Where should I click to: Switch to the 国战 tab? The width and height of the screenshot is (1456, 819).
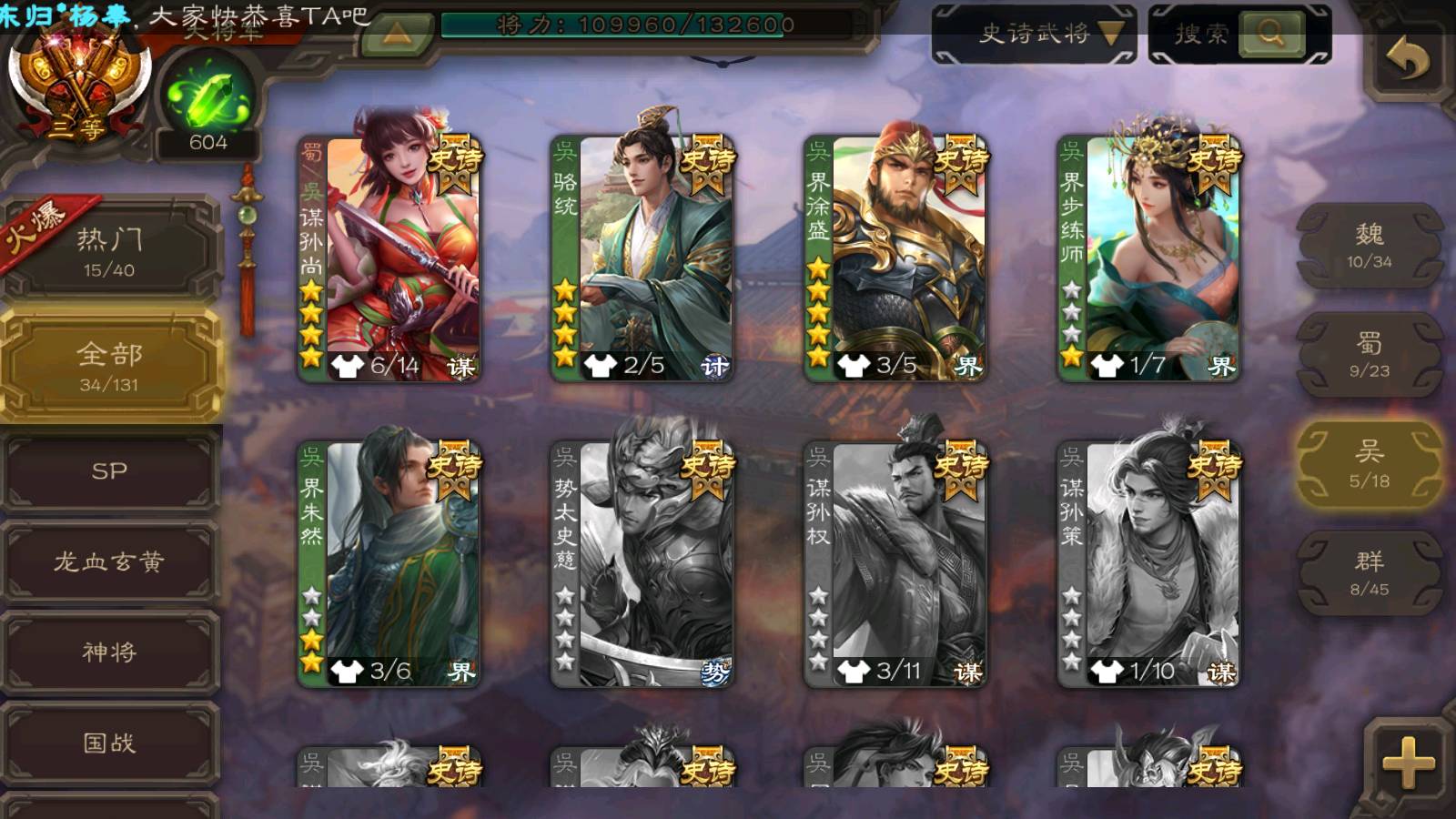pyautogui.click(x=110, y=743)
